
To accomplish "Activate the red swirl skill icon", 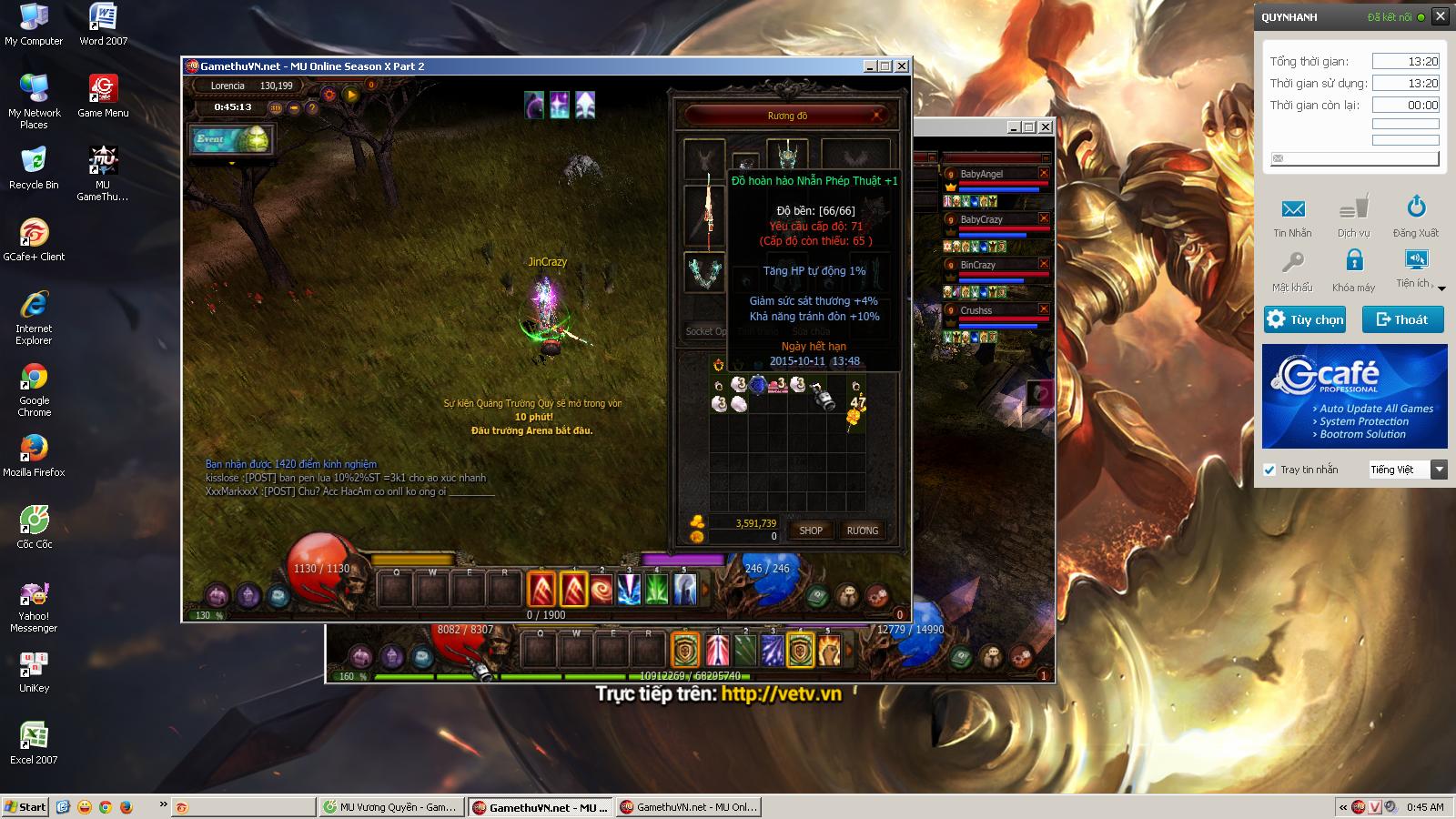I will tap(601, 590).
